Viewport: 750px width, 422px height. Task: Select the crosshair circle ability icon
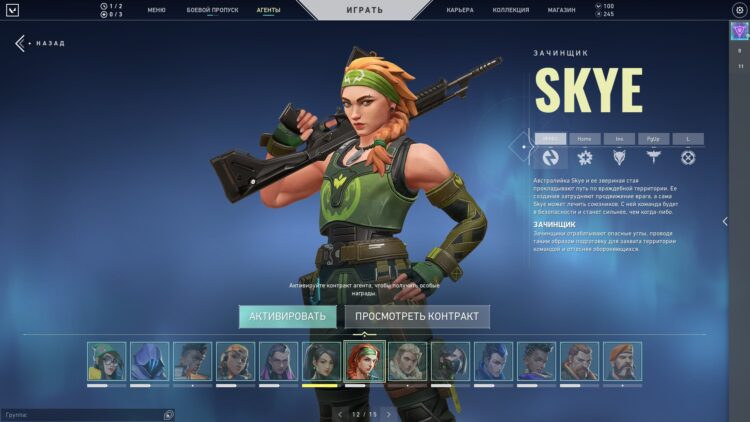click(688, 157)
